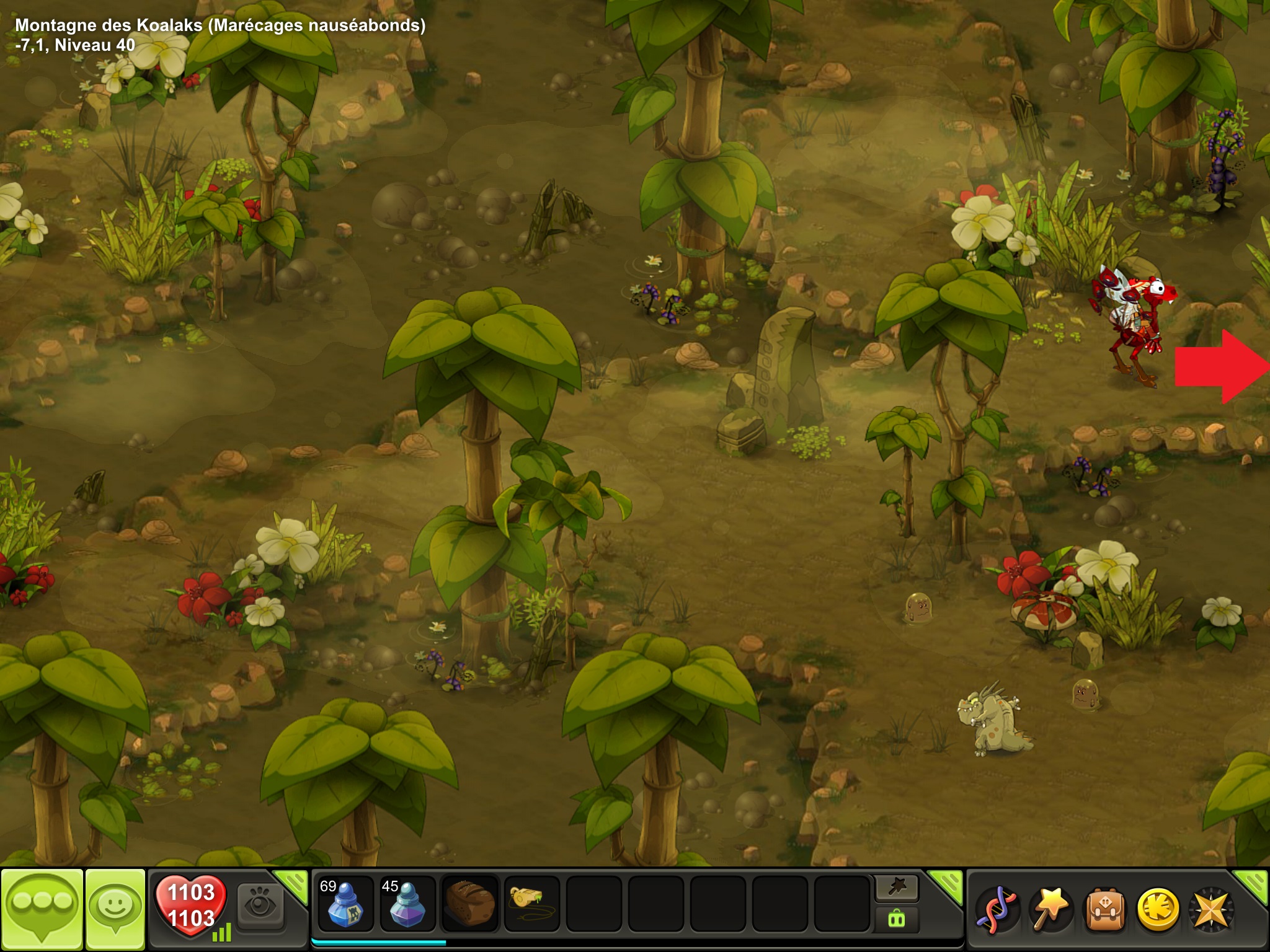Select the bread loaf slot
The height and width of the screenshot is (952, 1270).
(x=469, y=904)
